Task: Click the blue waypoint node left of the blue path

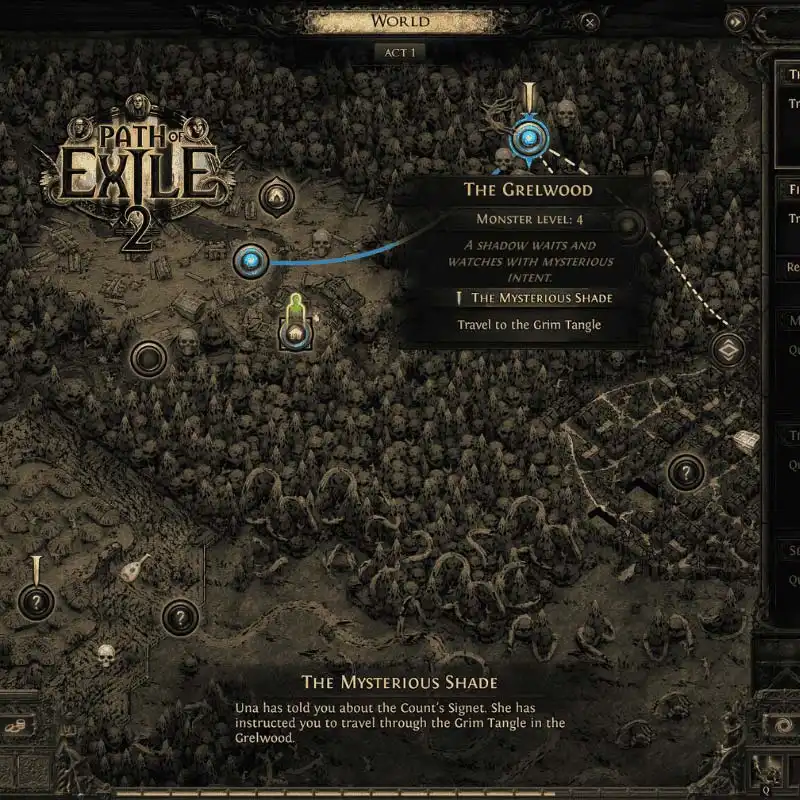Action: pyautogui.click(x=250, y=262)
